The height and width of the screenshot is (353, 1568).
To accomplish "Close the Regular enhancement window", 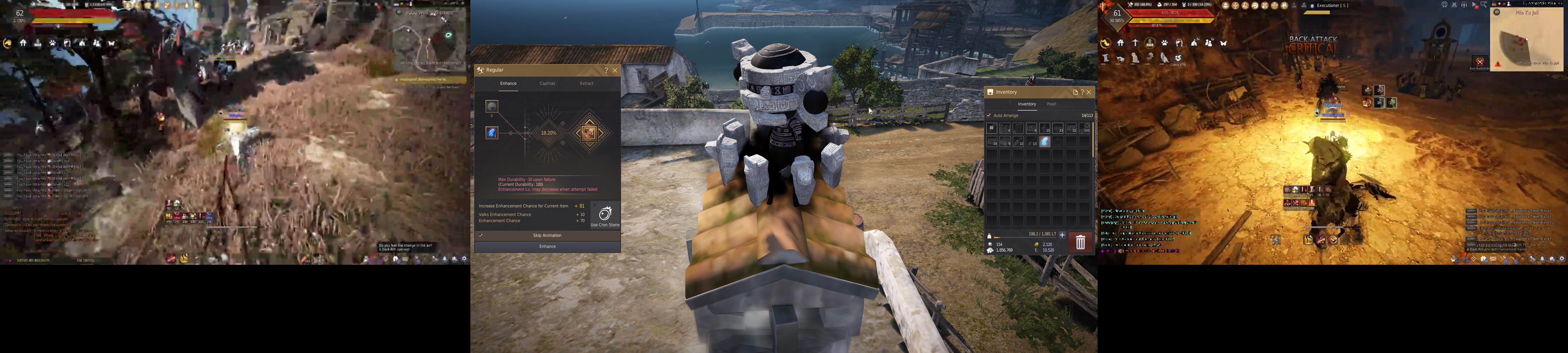I will 615,71.
